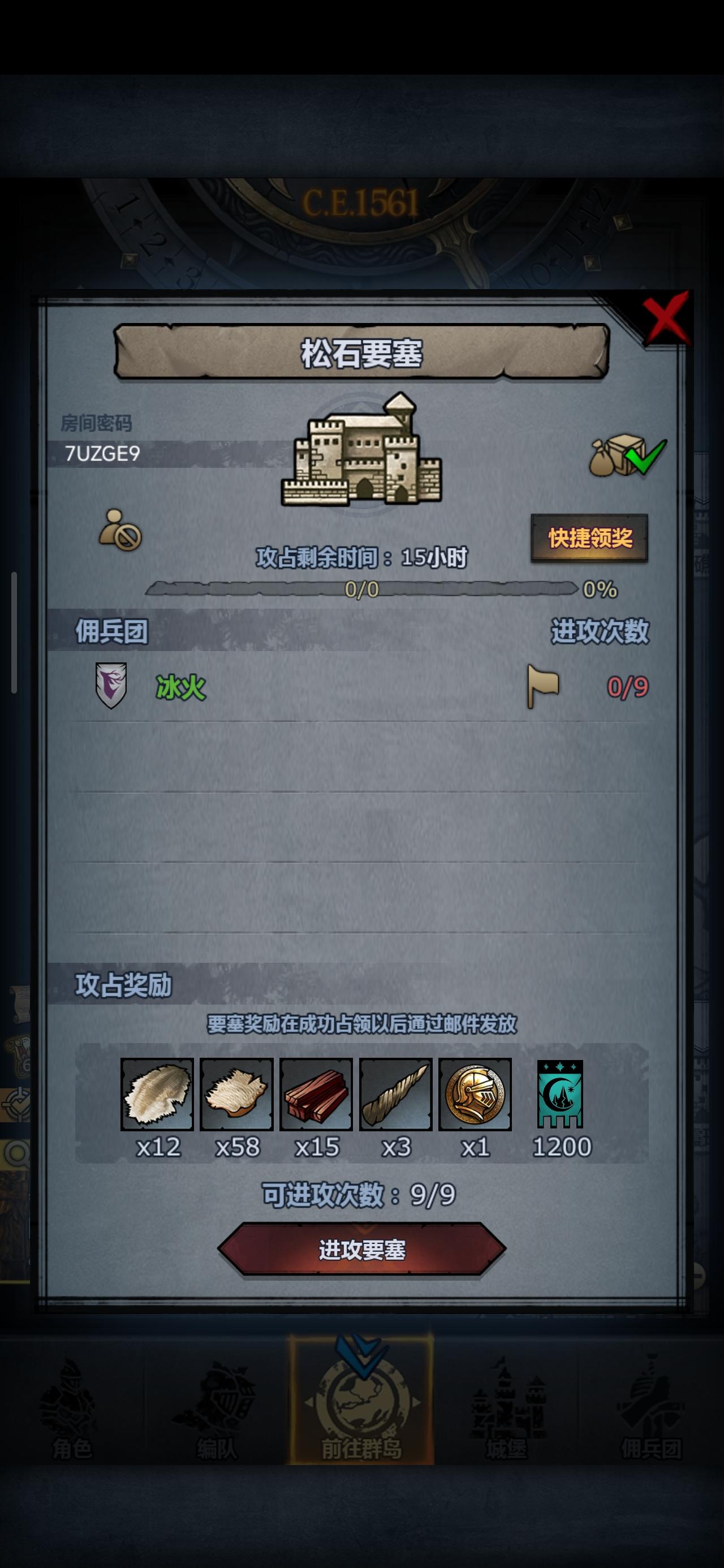
Task: Open the 冰火 mercenary guild shield emblem
Action: (x=113, y=685)
